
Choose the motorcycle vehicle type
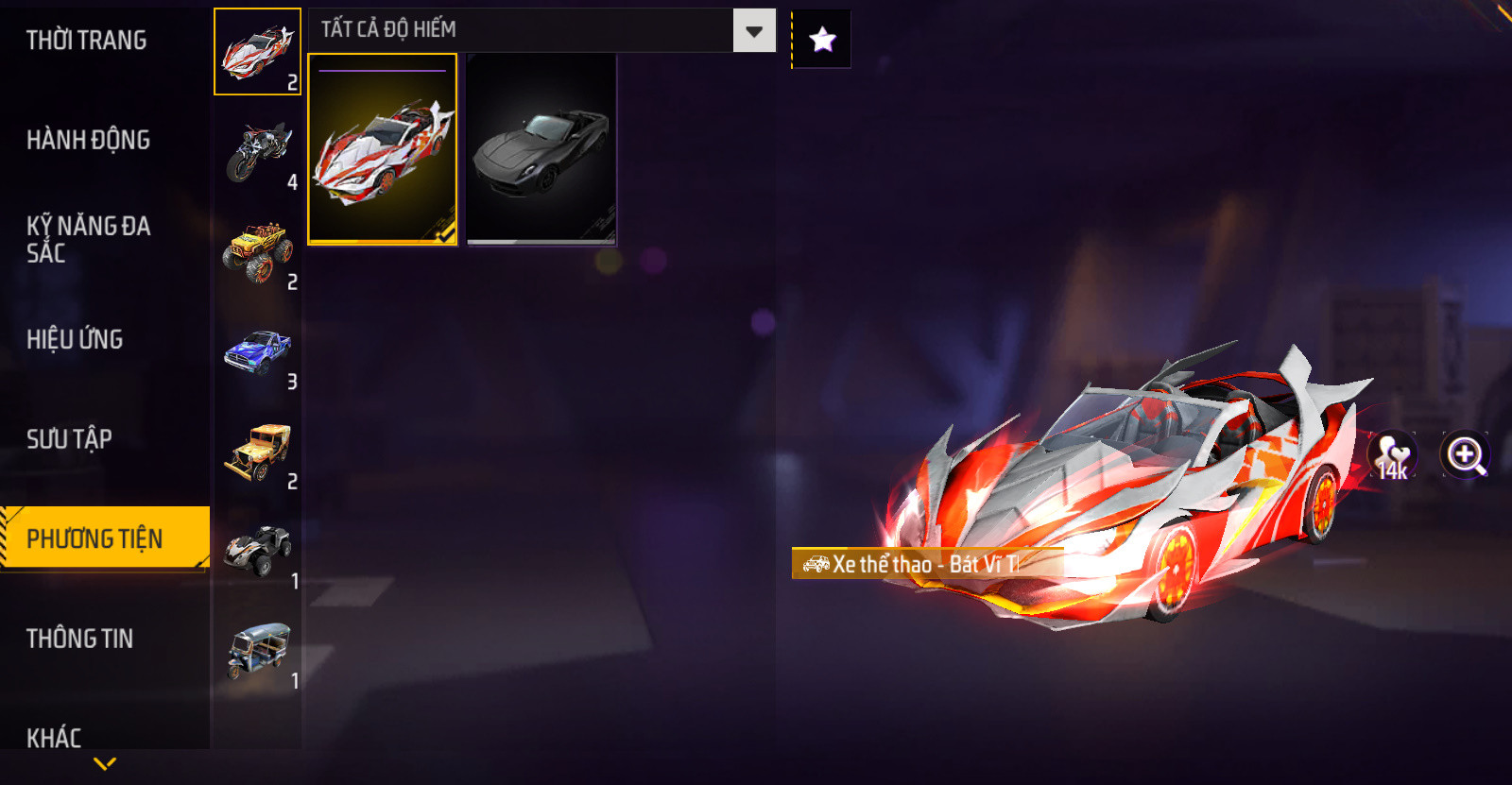click(x=257, y=151)
